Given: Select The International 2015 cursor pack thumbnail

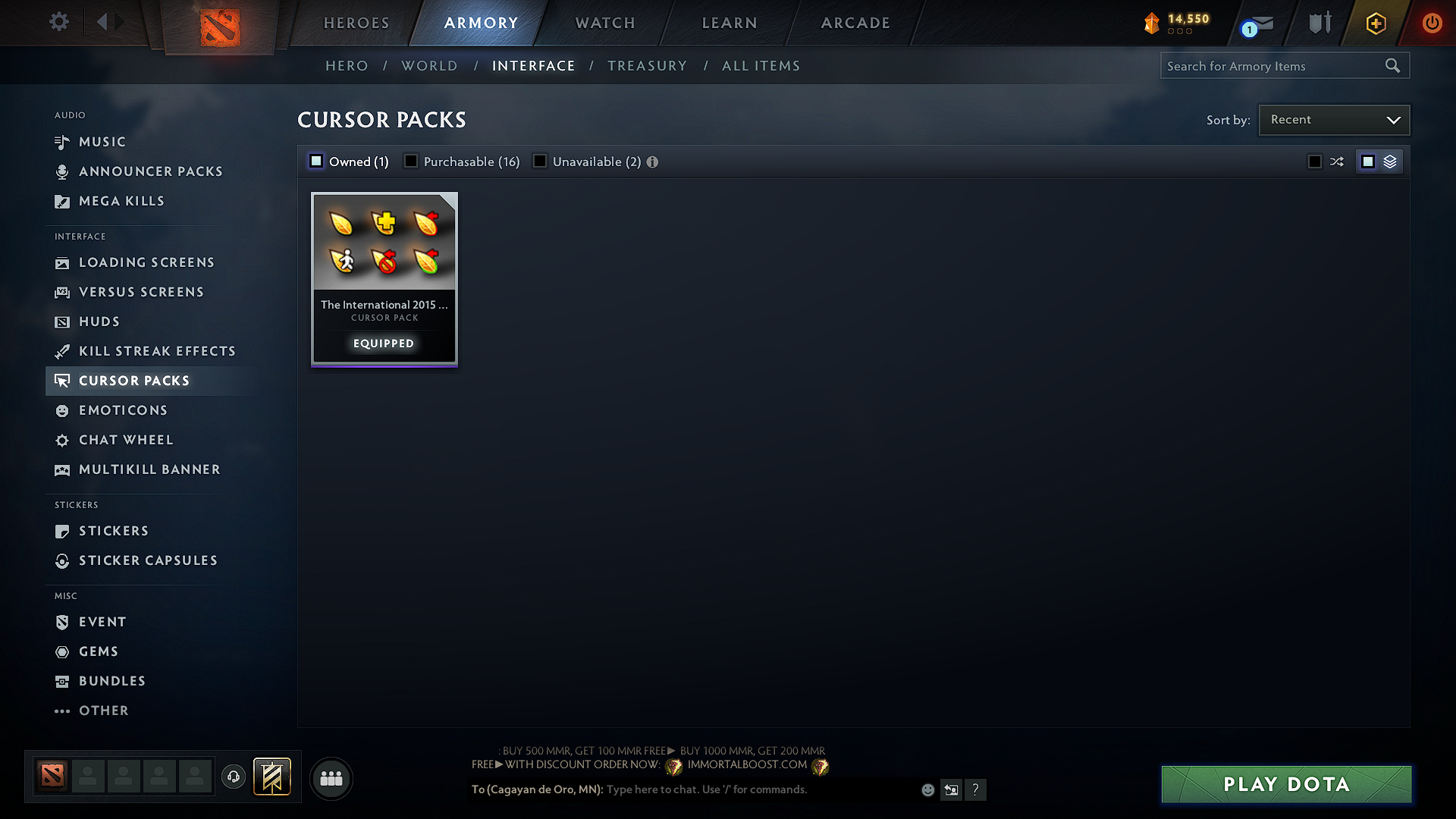Looking at the screenshot, I should click(x=384, y=243).
